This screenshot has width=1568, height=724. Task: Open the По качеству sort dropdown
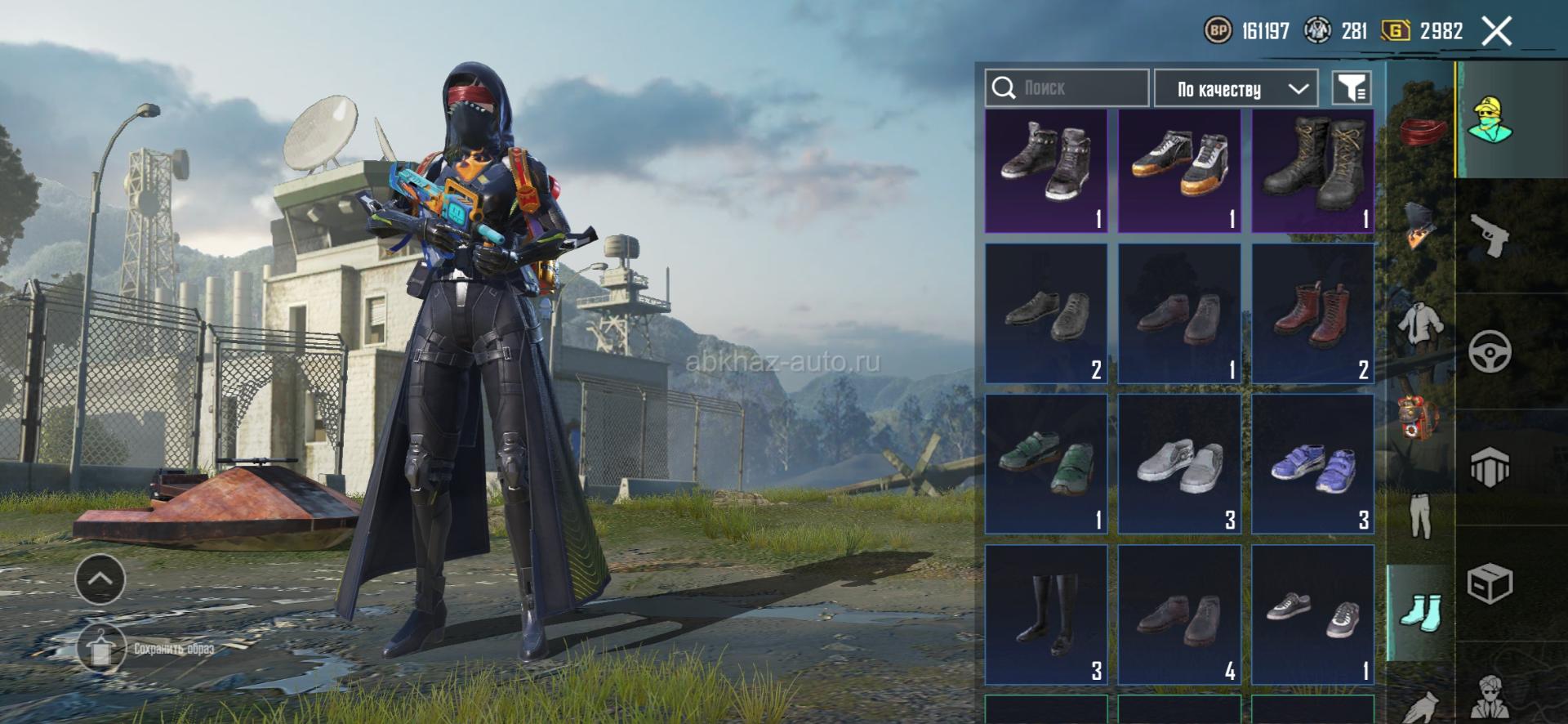1235,88
